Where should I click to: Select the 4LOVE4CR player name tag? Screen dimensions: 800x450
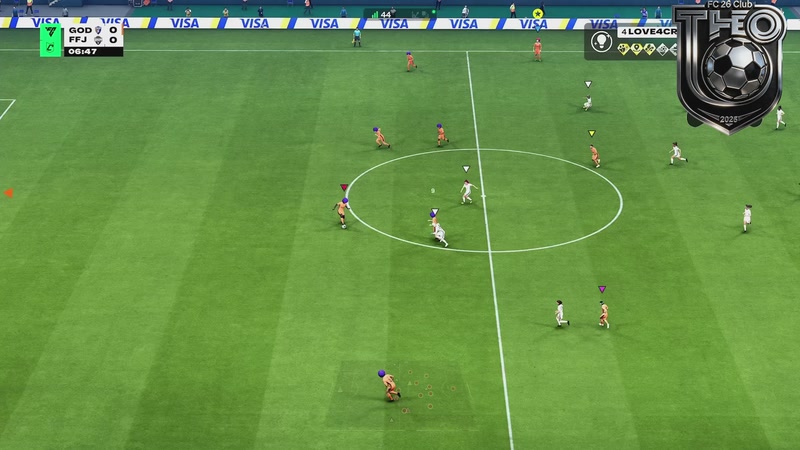(x=647, y=33)
